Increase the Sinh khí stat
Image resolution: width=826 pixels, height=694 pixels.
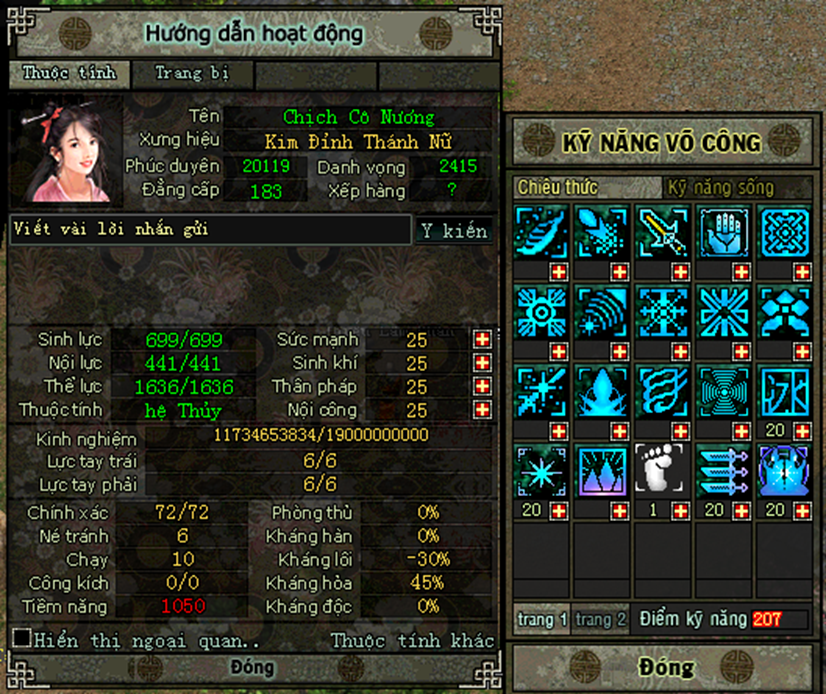tap(482, 363)
